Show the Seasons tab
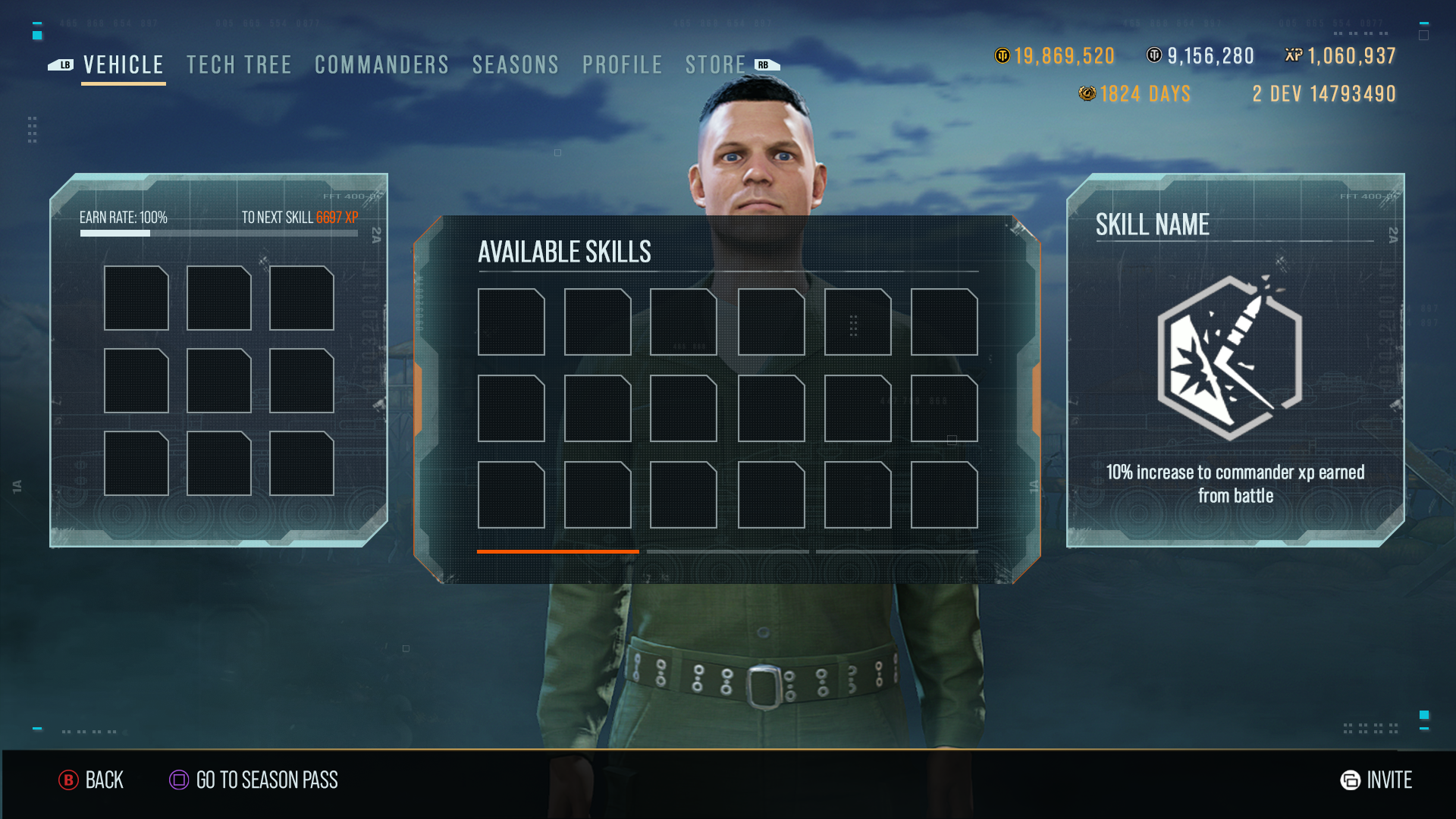The width and height of the screenshot is (1456, 819). tap(516, 65)
